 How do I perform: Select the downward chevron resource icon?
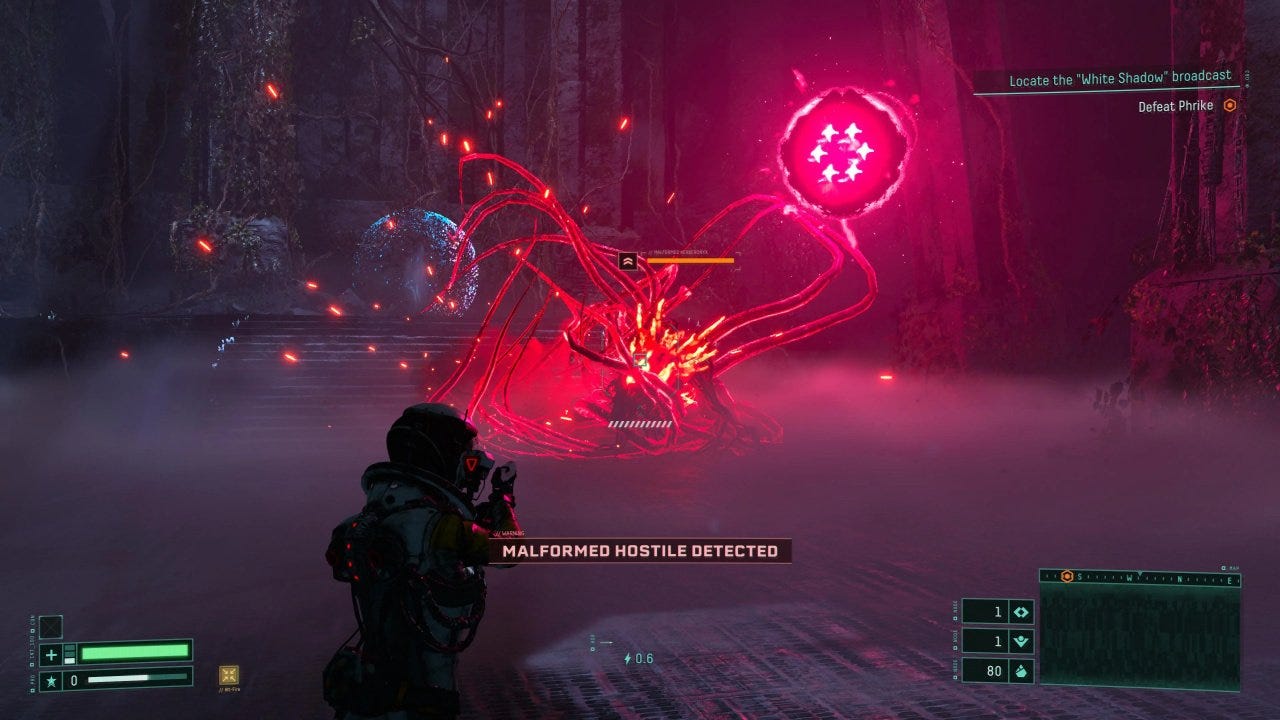tap(1022, 642)
